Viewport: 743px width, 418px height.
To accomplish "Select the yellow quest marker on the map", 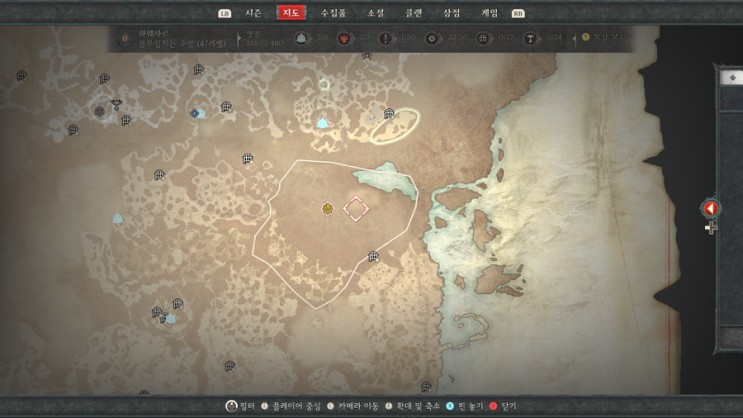I will pyautogui.click(x=327, y=209).
